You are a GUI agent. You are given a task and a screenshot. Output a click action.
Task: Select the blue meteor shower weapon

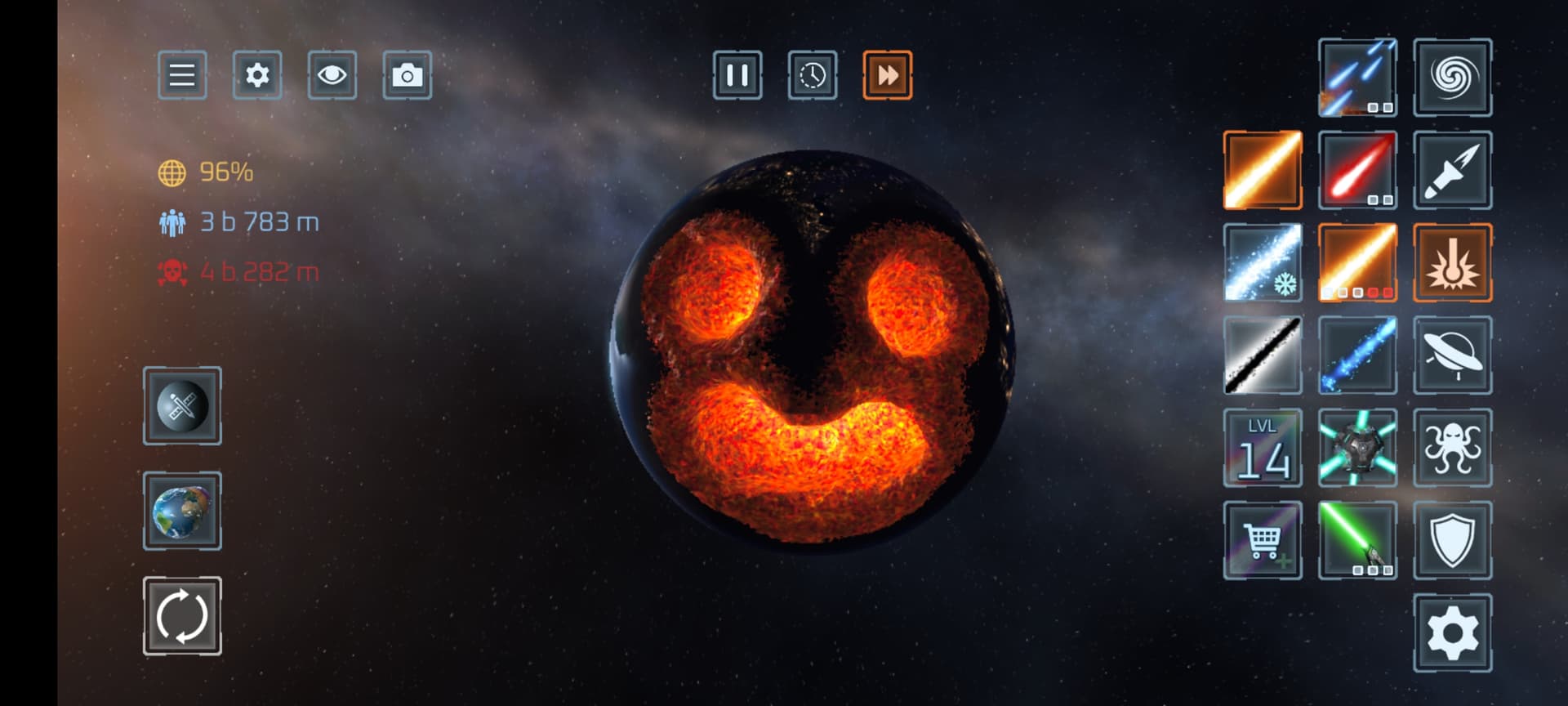click(x=1357, y=78)
